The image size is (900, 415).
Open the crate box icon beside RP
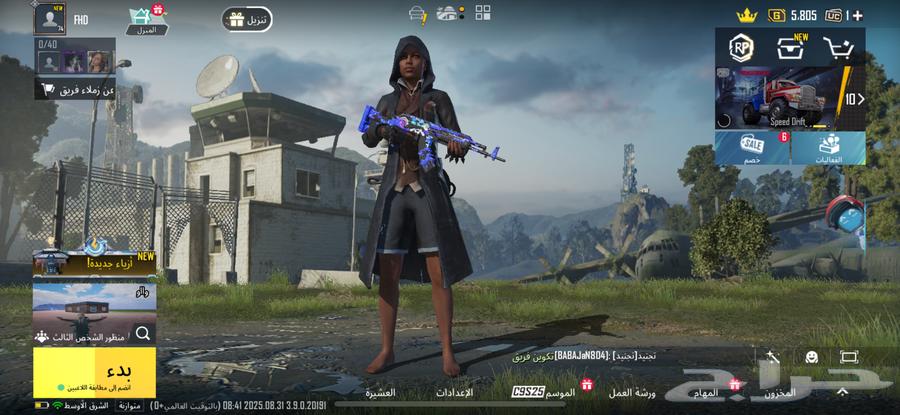click(x=790, y=47)
